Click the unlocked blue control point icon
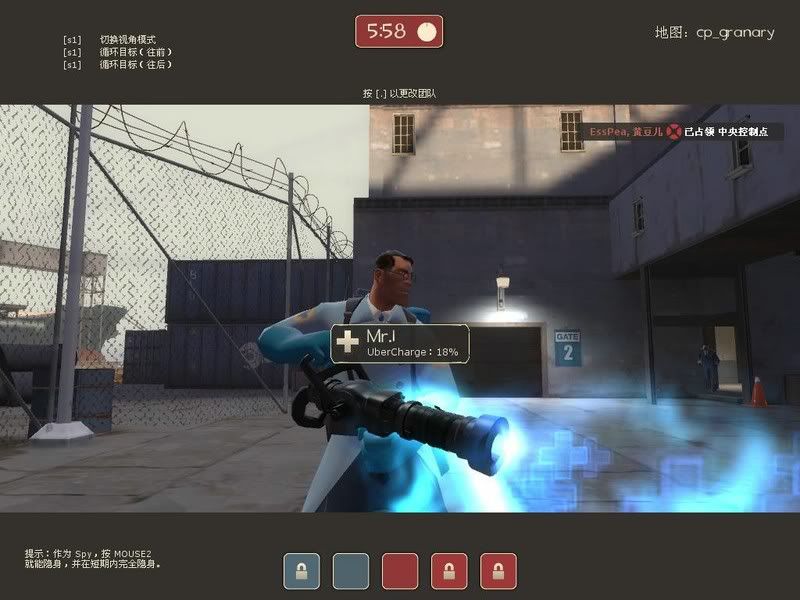Viewport: 800px width, 600px height. [350, 571]
